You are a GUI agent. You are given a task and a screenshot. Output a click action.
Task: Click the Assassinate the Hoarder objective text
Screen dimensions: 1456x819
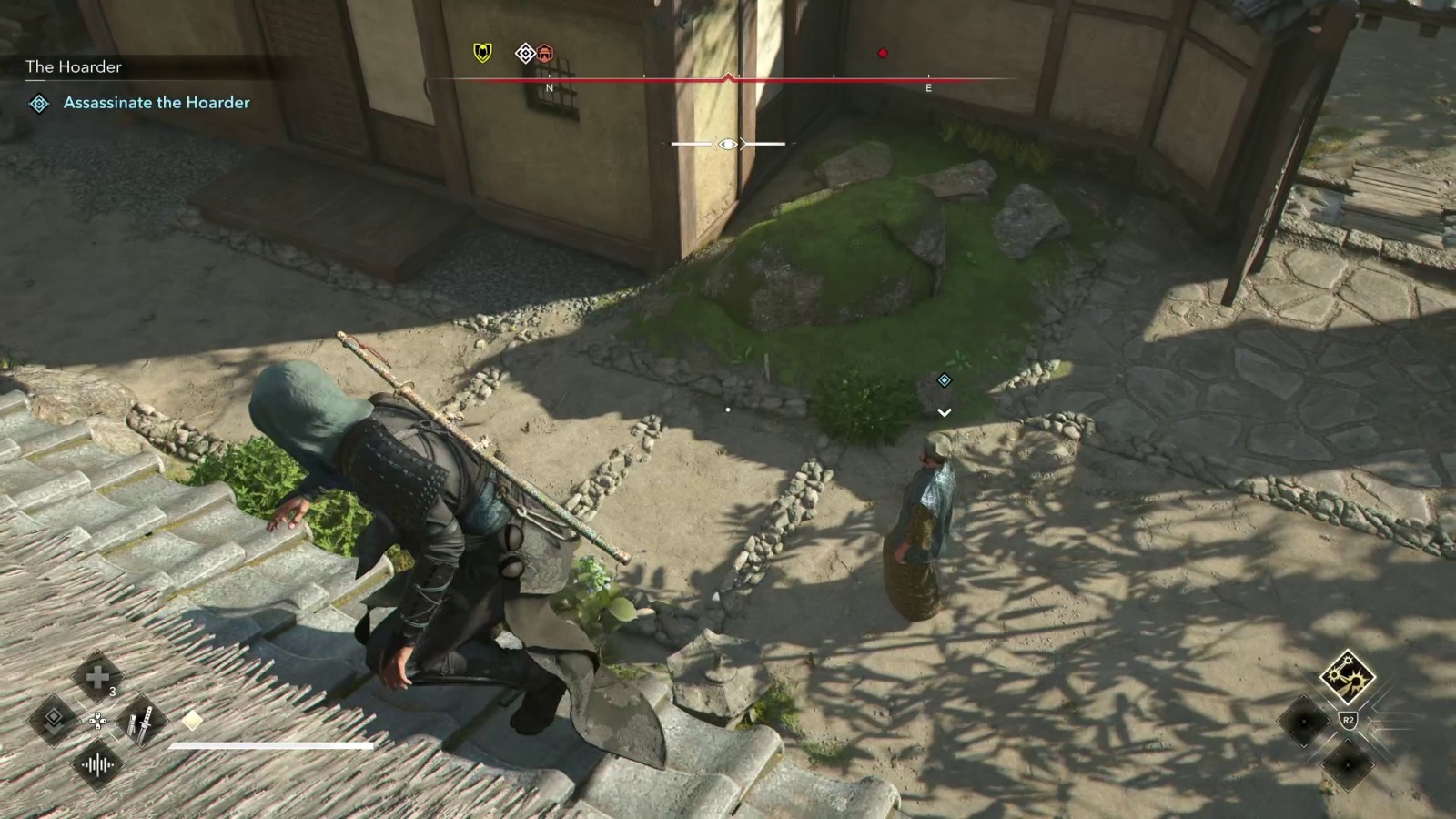click(x=155, y=103)
